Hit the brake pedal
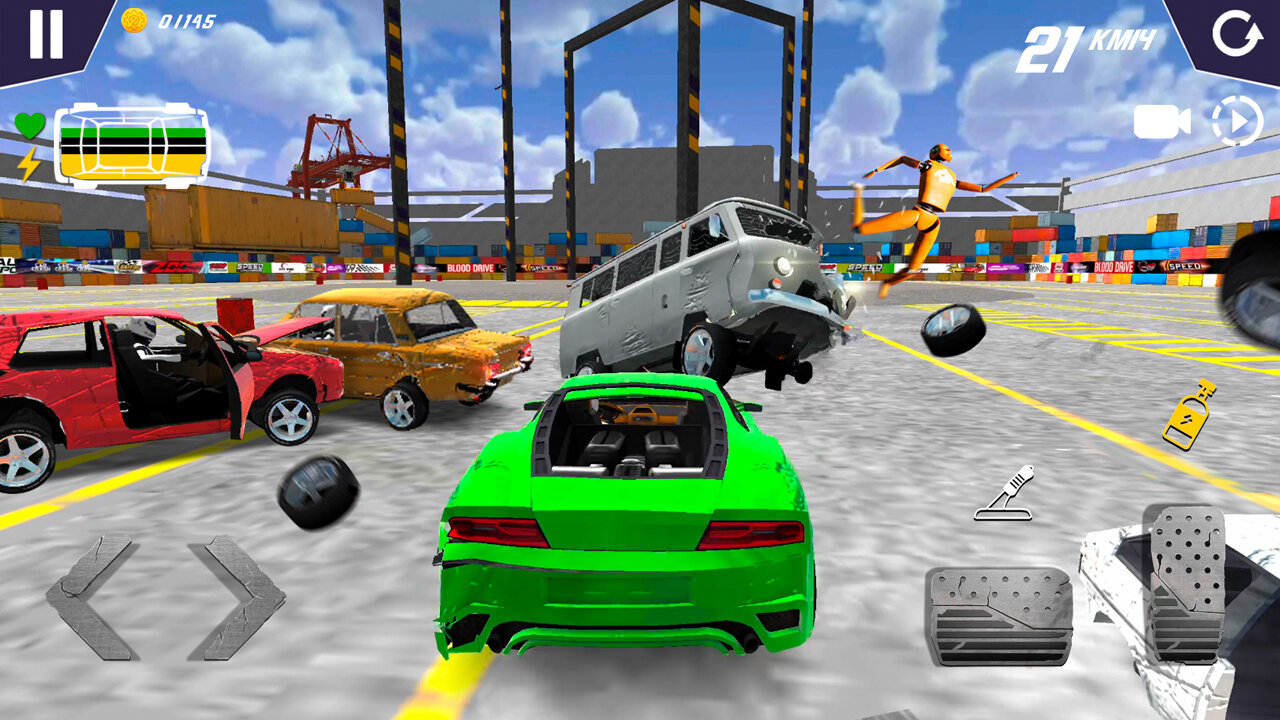This screenshot has width=1280, height=720. tap(998, 616)
